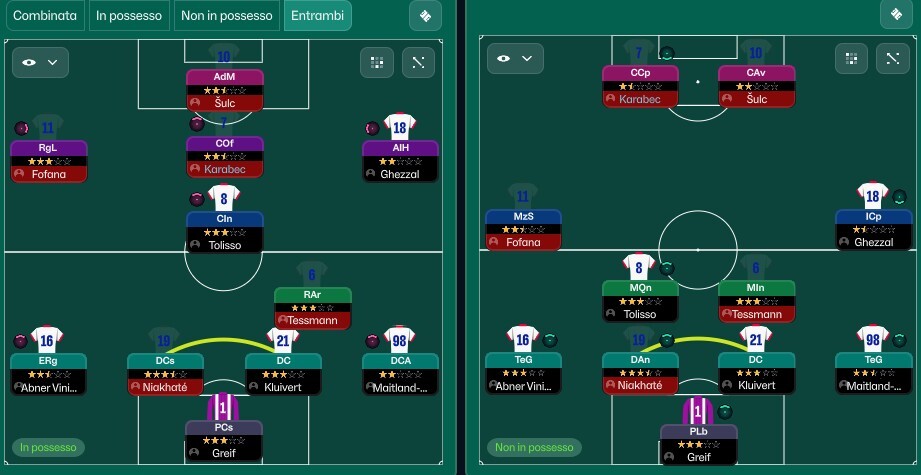
Task: Select Šulc's AdM role card
Action: pos(224,90)
